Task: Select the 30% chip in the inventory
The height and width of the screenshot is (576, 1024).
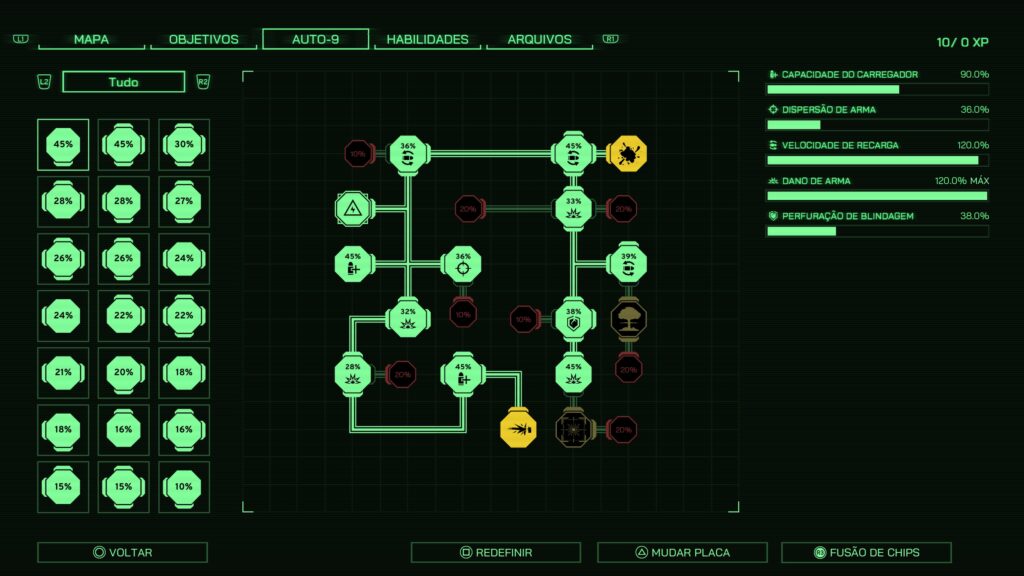Action: pyautogui.click(x=184, y=145)
